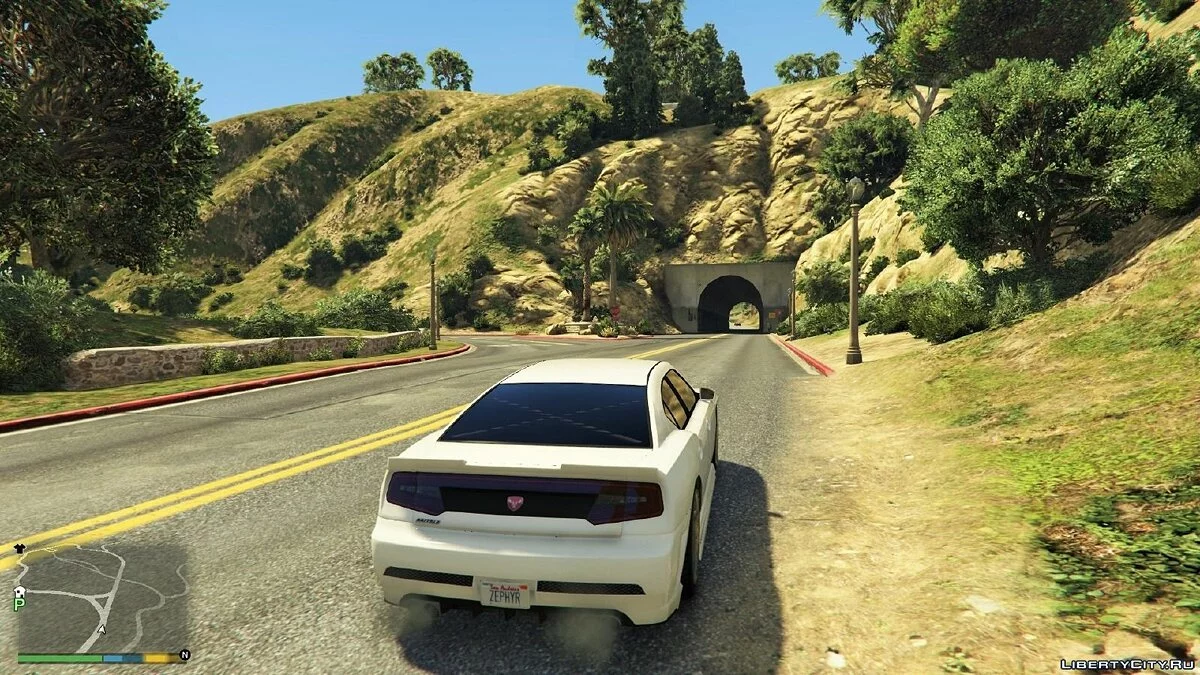Click the safehouse blip on the minimap
Viewport: 1200px width, 675px height.
[x=18, y=592]
